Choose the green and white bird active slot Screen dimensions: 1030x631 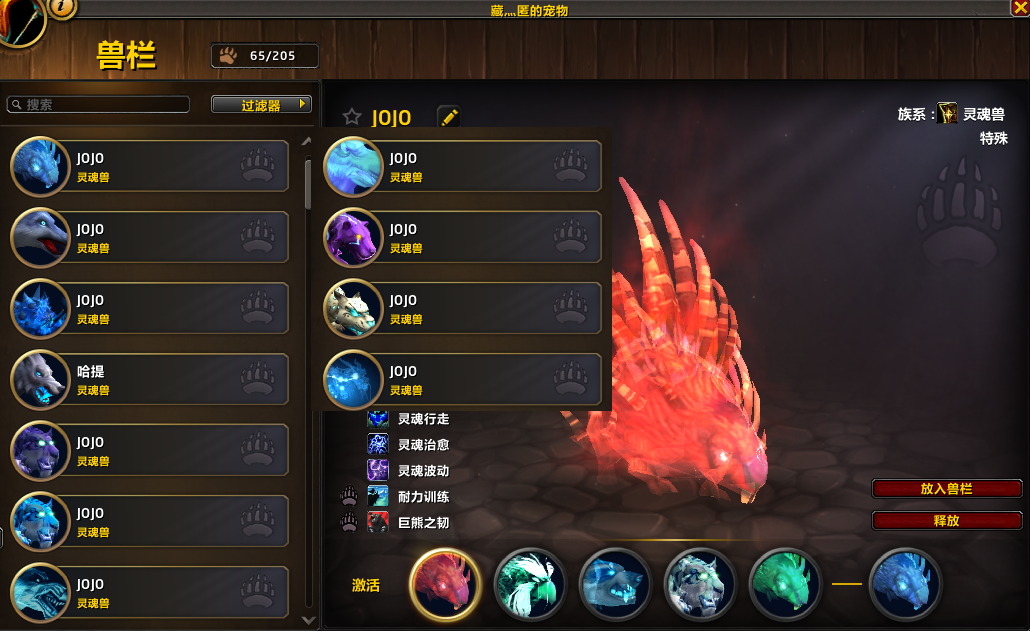(530, 585)
